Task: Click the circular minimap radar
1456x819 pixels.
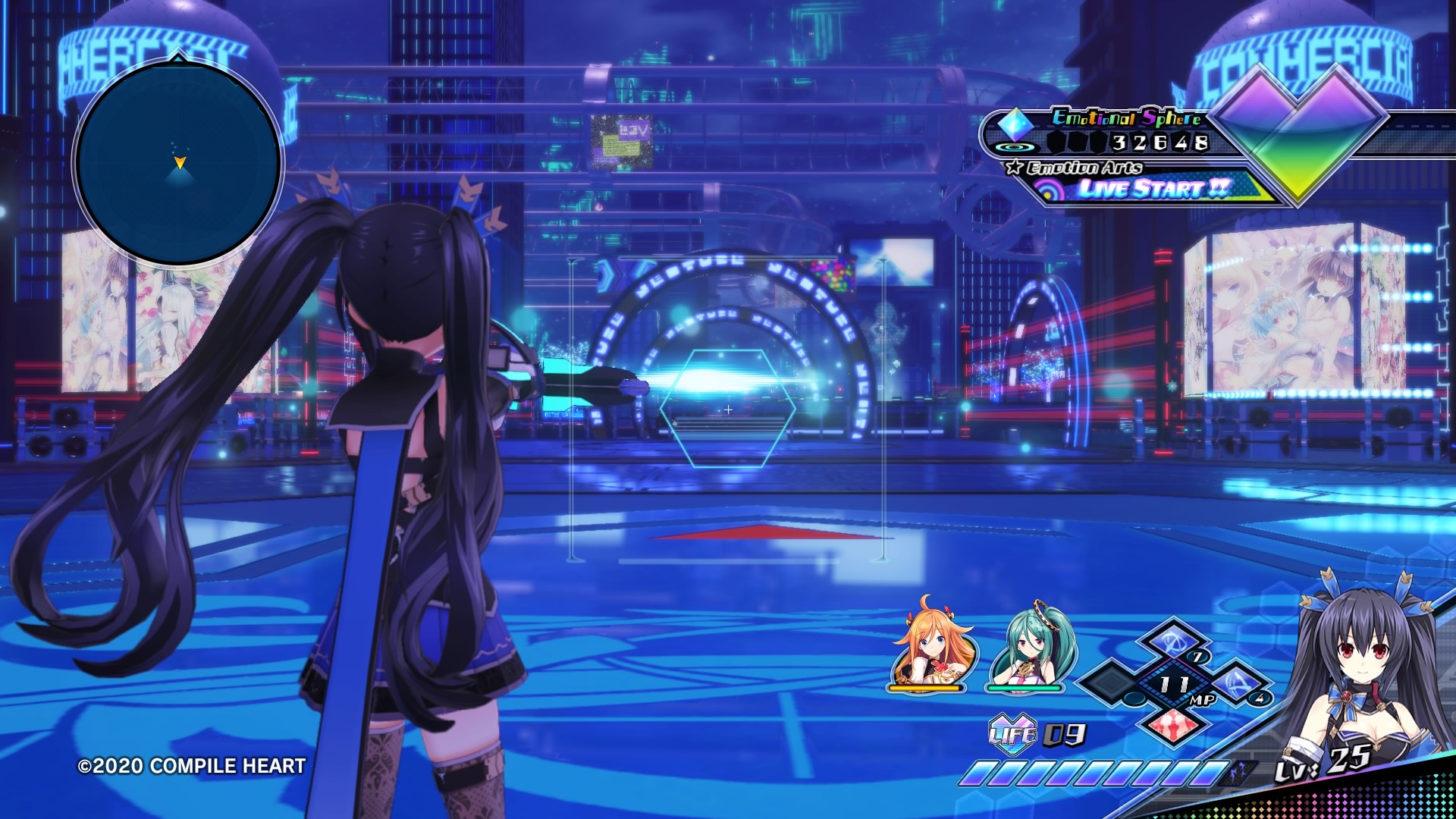Action: (178, 162)
